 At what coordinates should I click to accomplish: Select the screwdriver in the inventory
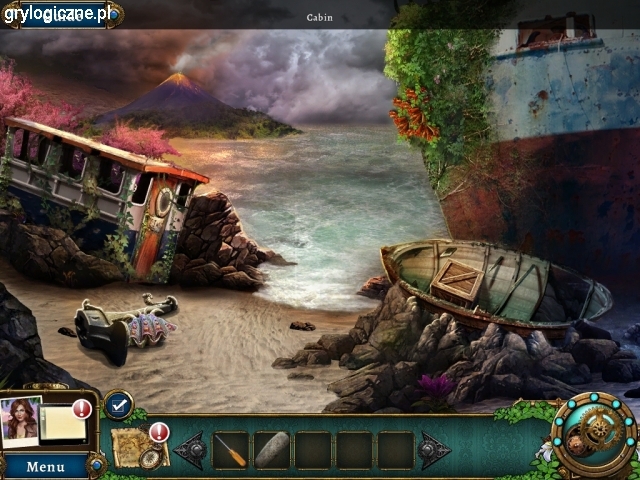coord(231,451)
